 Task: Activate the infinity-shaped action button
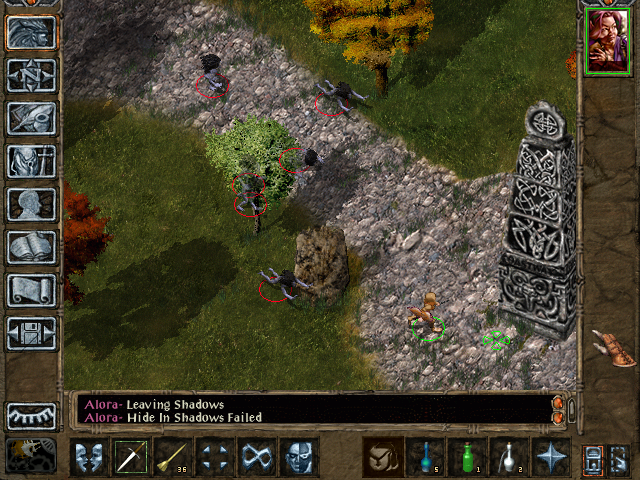click(257, 457)
